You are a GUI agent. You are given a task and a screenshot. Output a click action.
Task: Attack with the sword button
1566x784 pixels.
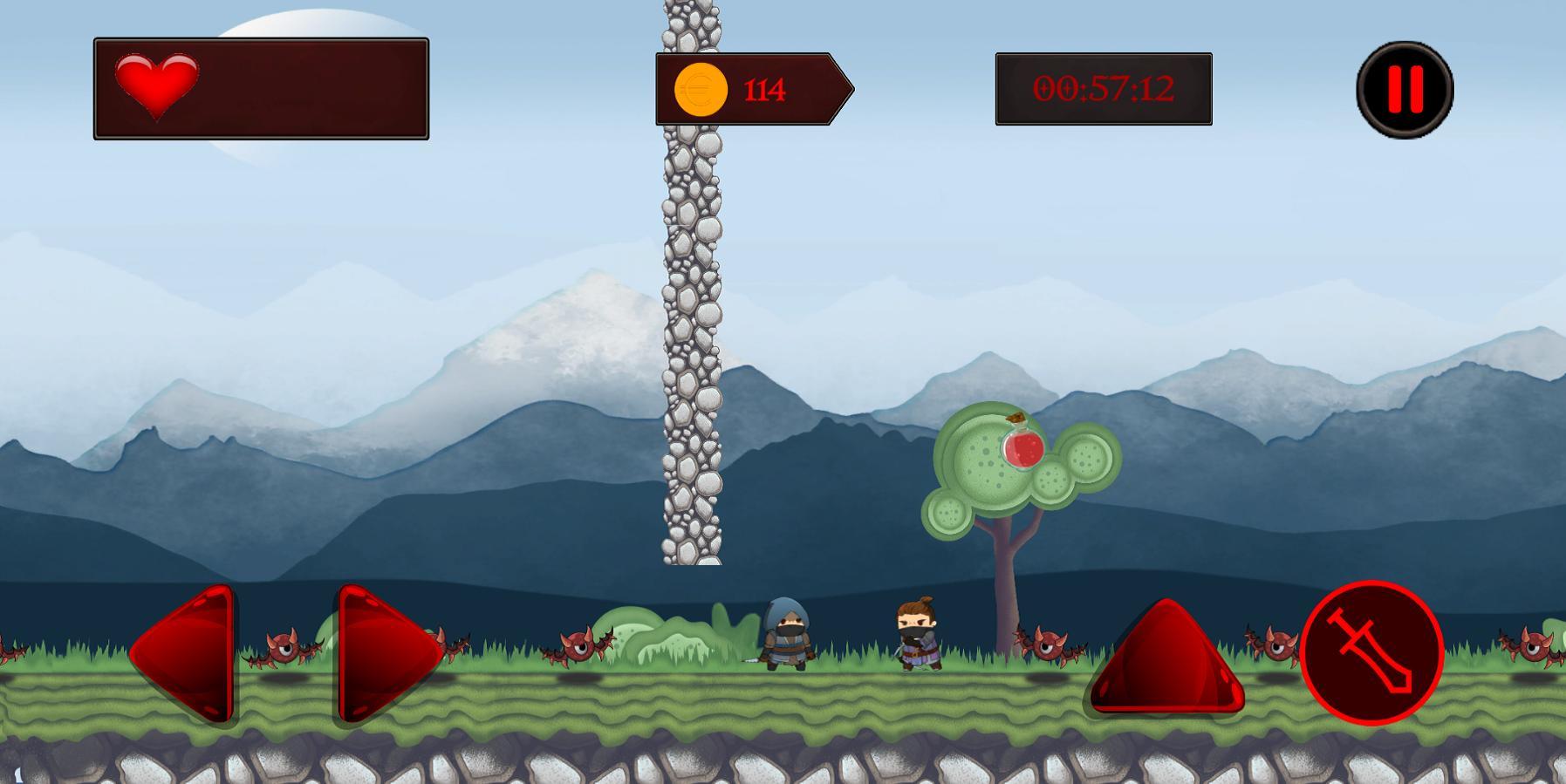click(1371, 652)
